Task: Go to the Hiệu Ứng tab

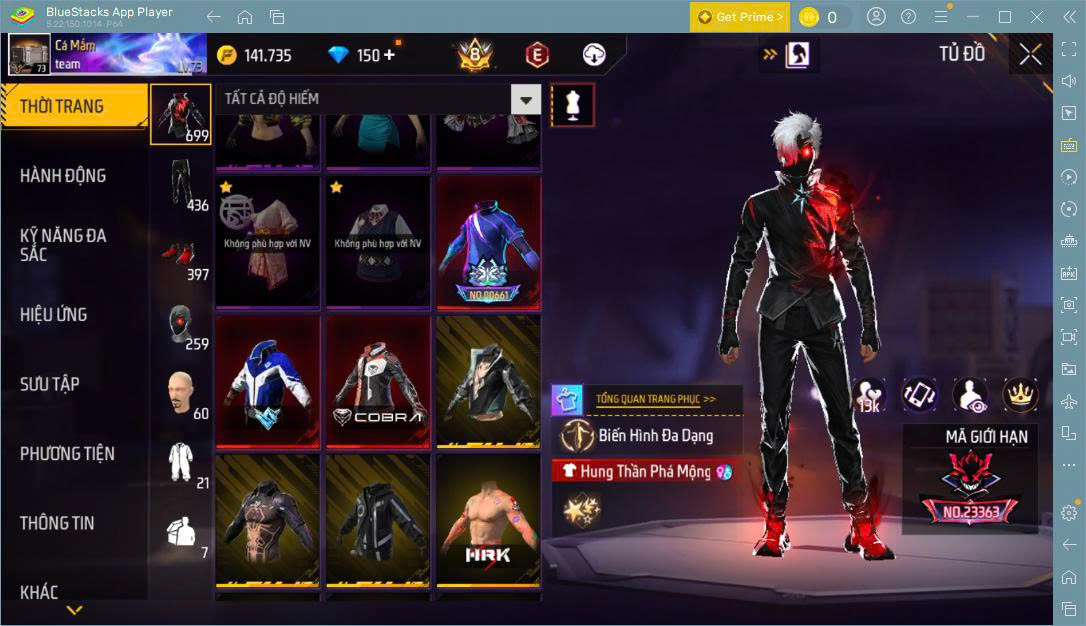Action: pos(54,315)
